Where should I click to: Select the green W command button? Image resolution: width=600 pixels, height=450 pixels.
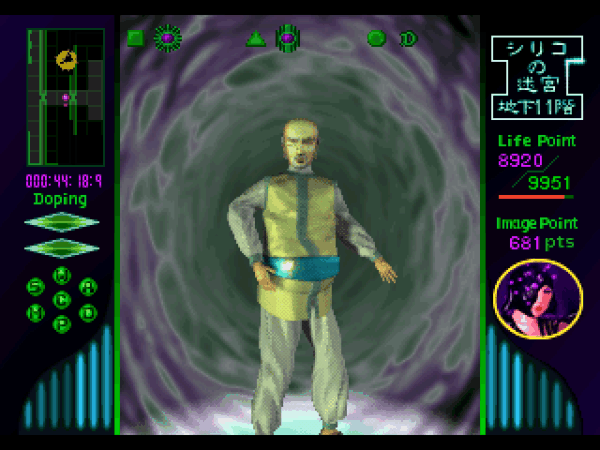tap(62, 274)
